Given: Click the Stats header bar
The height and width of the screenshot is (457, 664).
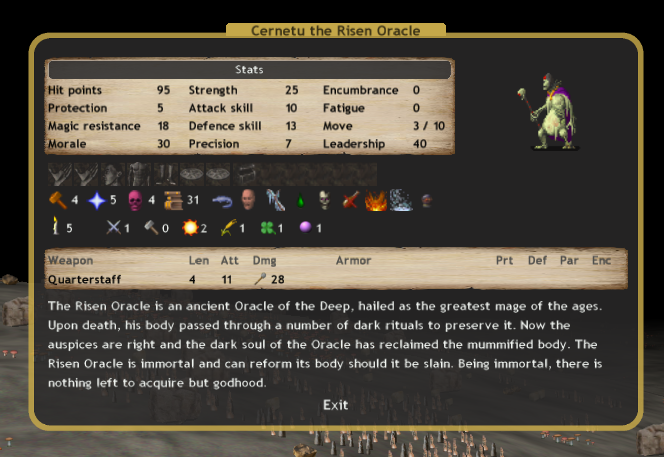Looking at the screenshot, I should tap(249, 70).
